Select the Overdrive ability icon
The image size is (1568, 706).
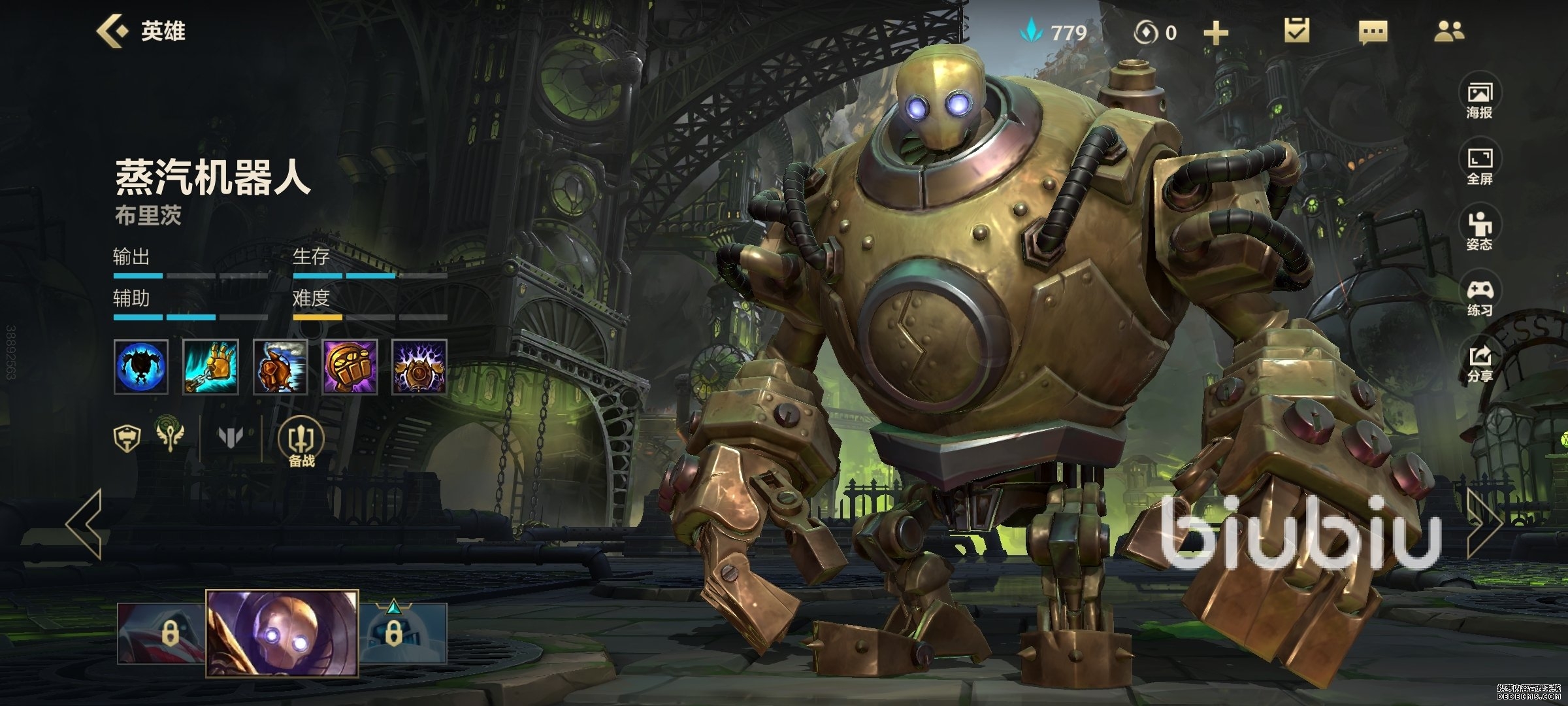(280, 367)
